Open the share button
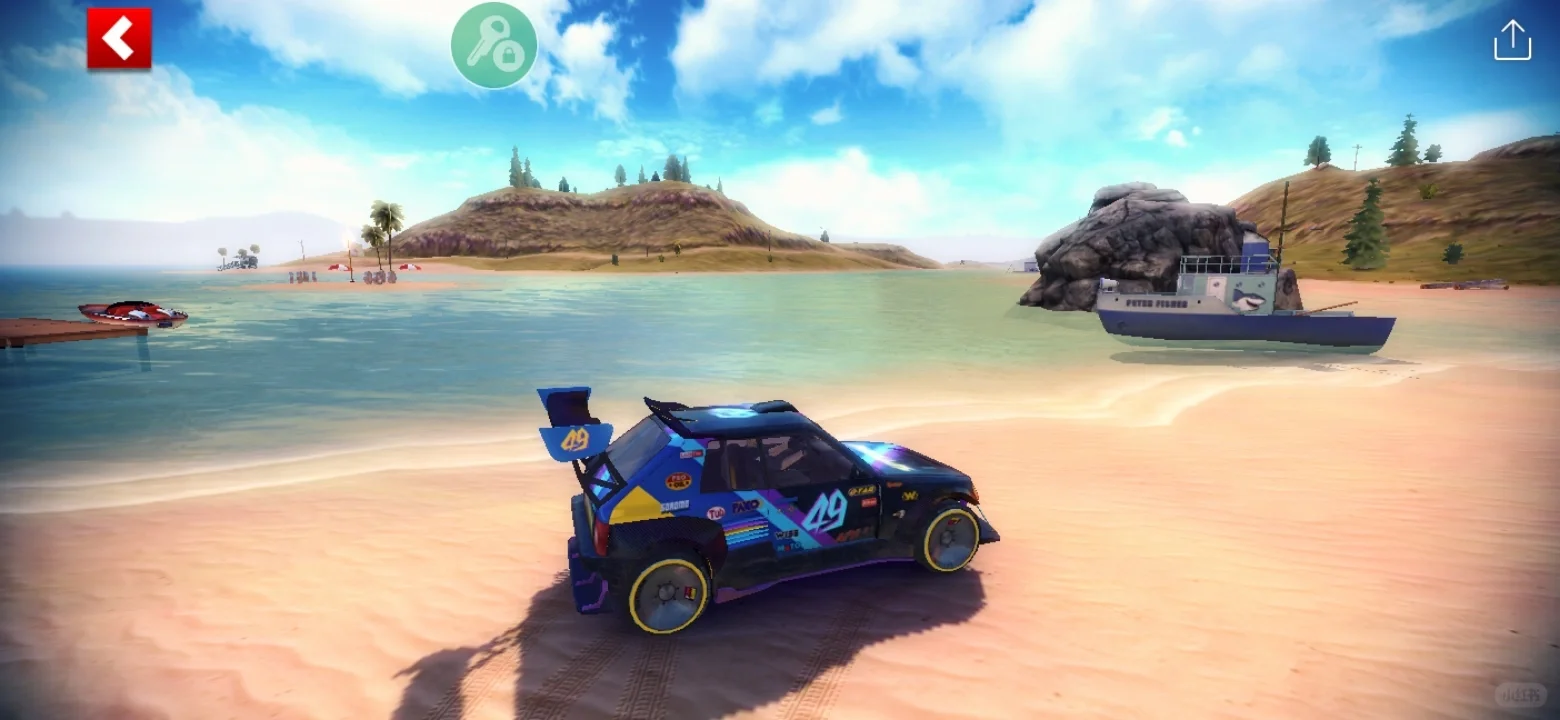Image resolution: width=1560 pixels, height=720 pixels. [x=1512, y=41]
